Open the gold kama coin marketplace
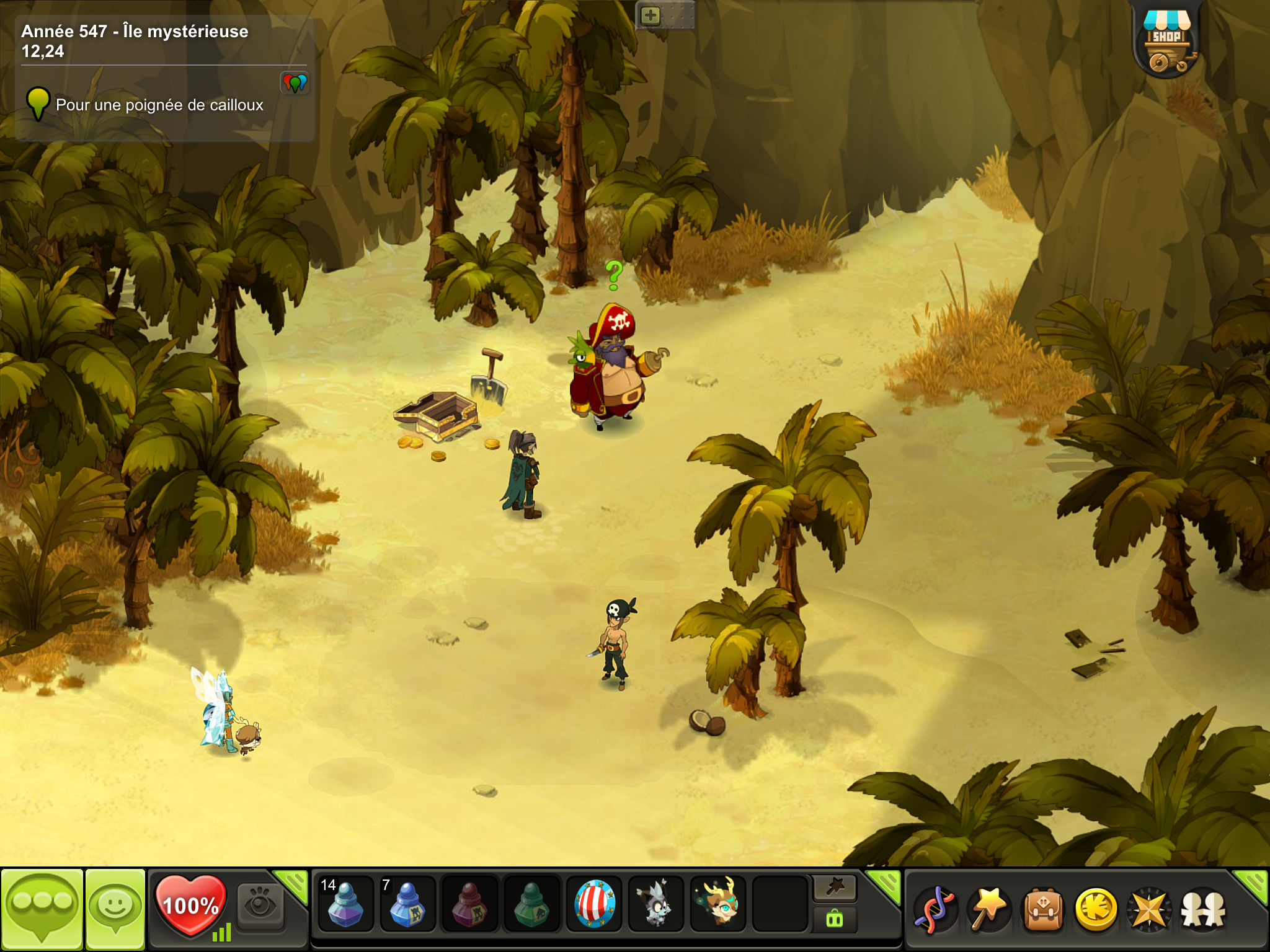The width and height of the screenshot is (1270, 952). [x=1096, y=909]
